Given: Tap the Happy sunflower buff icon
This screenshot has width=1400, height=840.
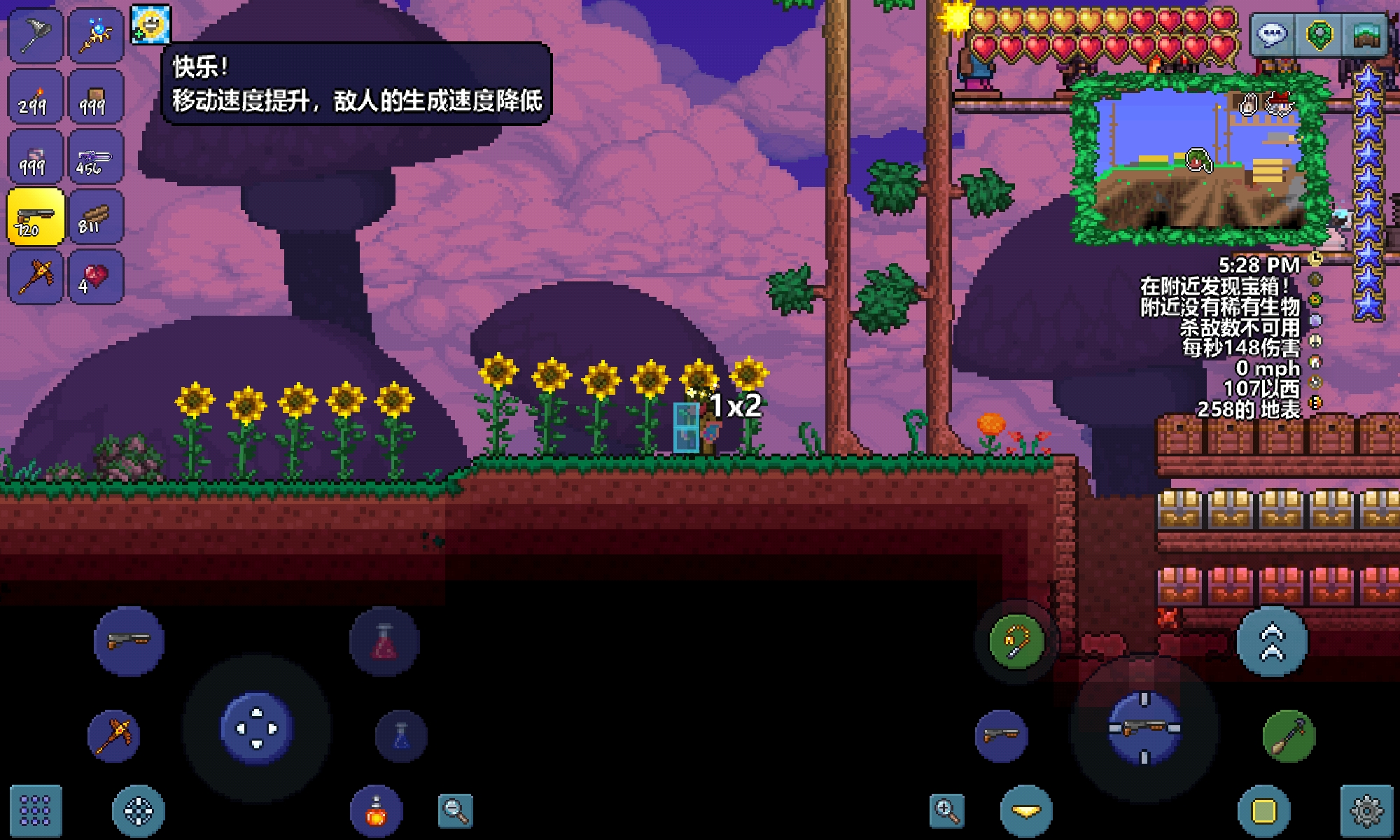Looking at the screenshot, I should [150, 25].
